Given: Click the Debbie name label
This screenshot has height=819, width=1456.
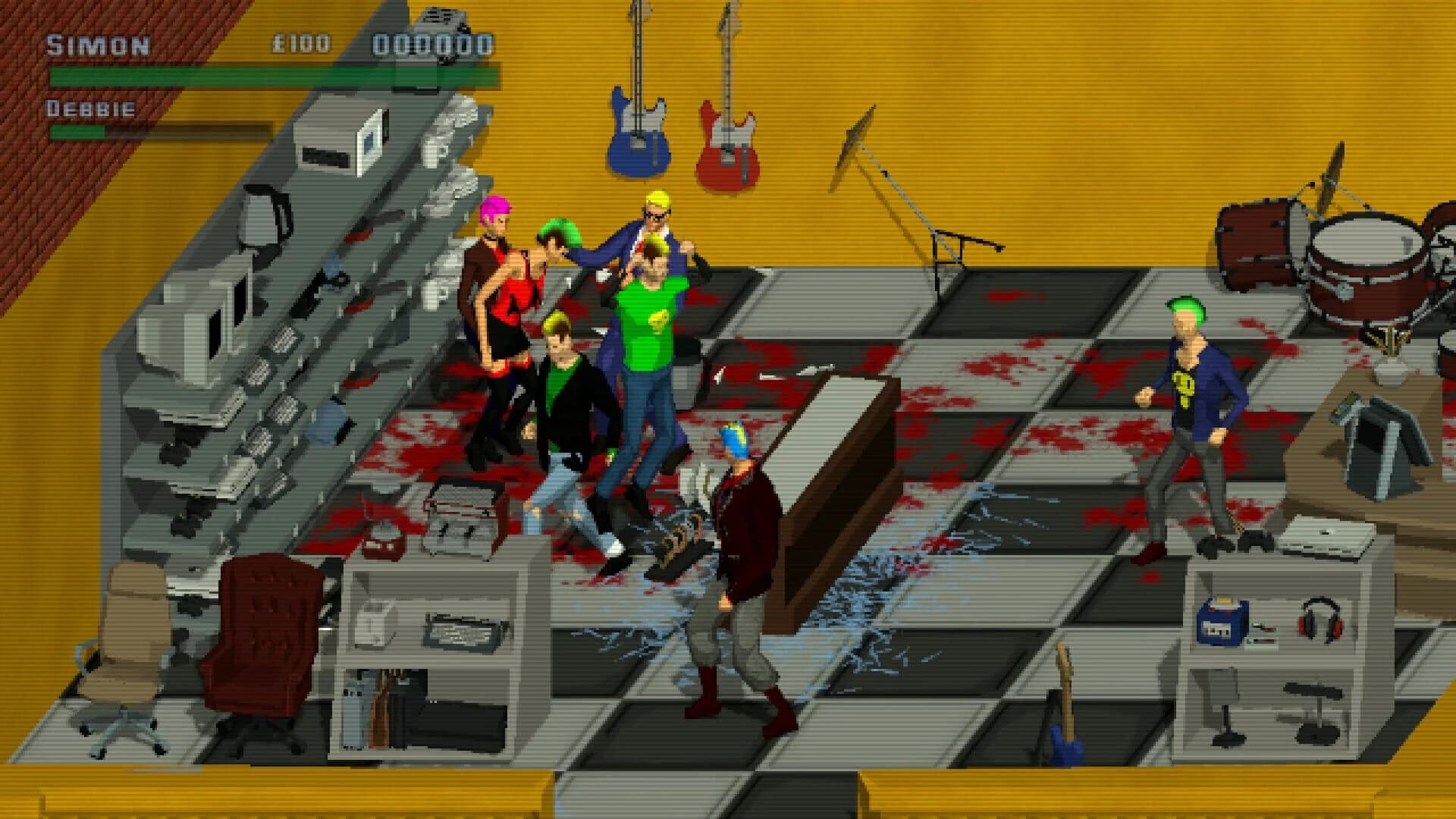Looking at the screenshot, I should click(89, 108).
